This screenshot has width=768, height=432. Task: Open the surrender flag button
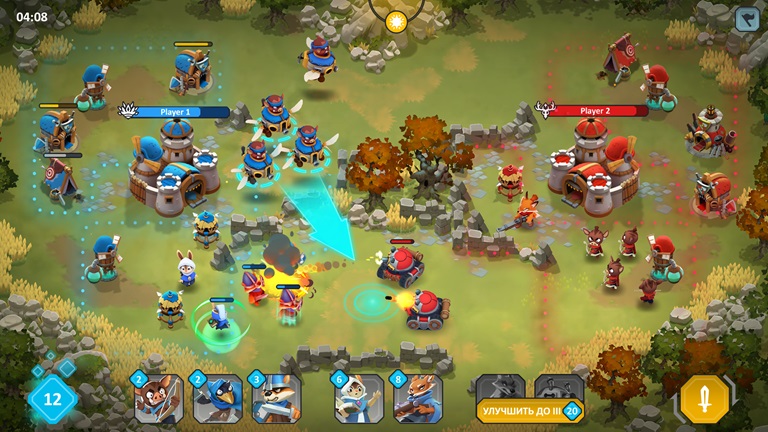pos(746,19)
